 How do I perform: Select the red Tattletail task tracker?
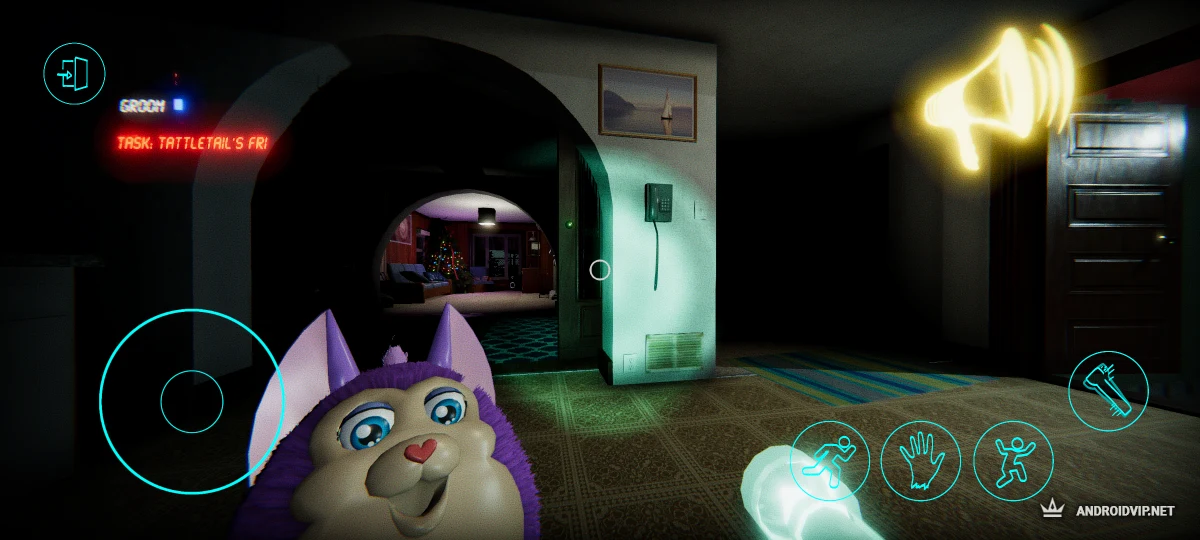click(x=192, y=143)
